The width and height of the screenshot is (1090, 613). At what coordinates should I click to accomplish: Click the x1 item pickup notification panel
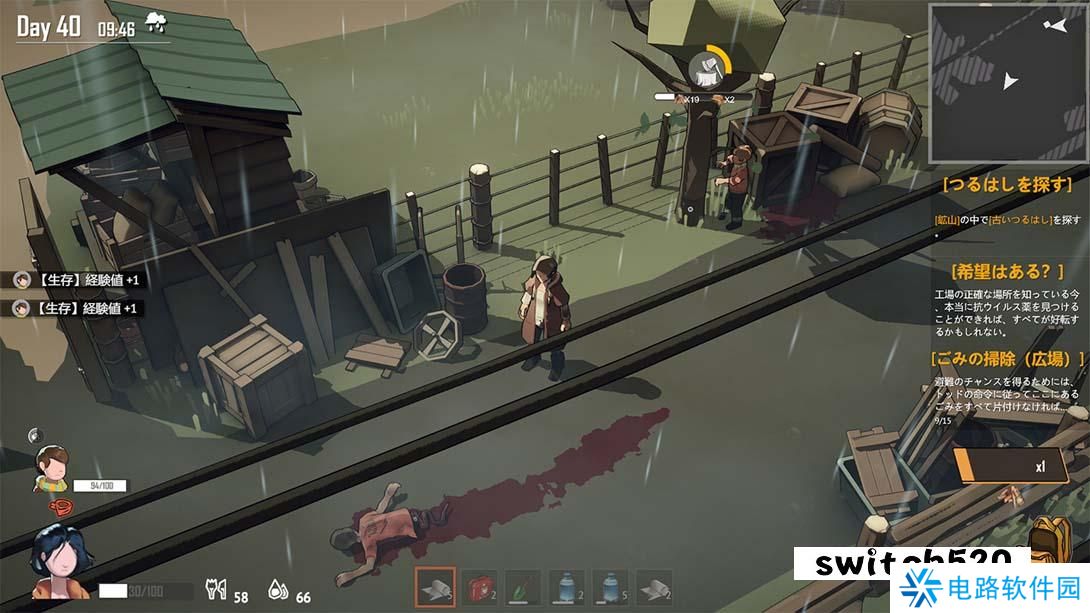pyautogui.click(x=1010, y=465)
